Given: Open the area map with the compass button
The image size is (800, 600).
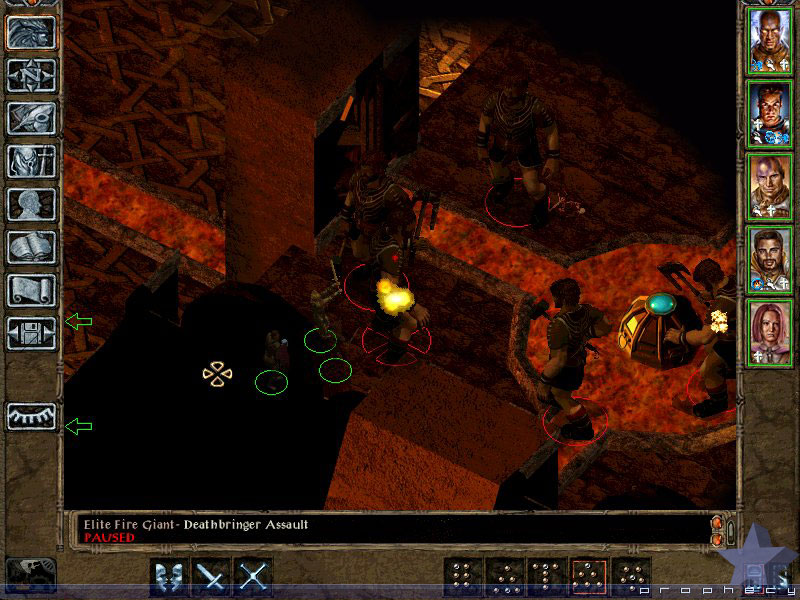Looking at the screenshot, I should [x=31, y=75].
